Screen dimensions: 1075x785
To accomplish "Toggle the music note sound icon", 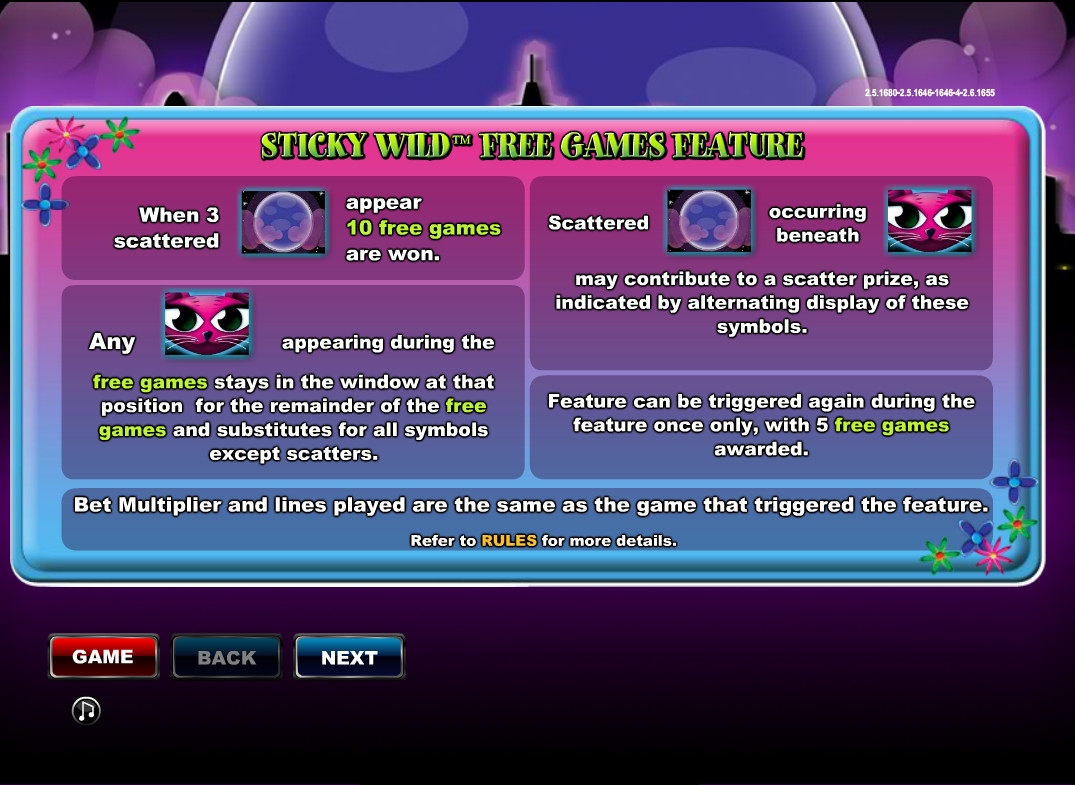I will [x=86, y=710].
